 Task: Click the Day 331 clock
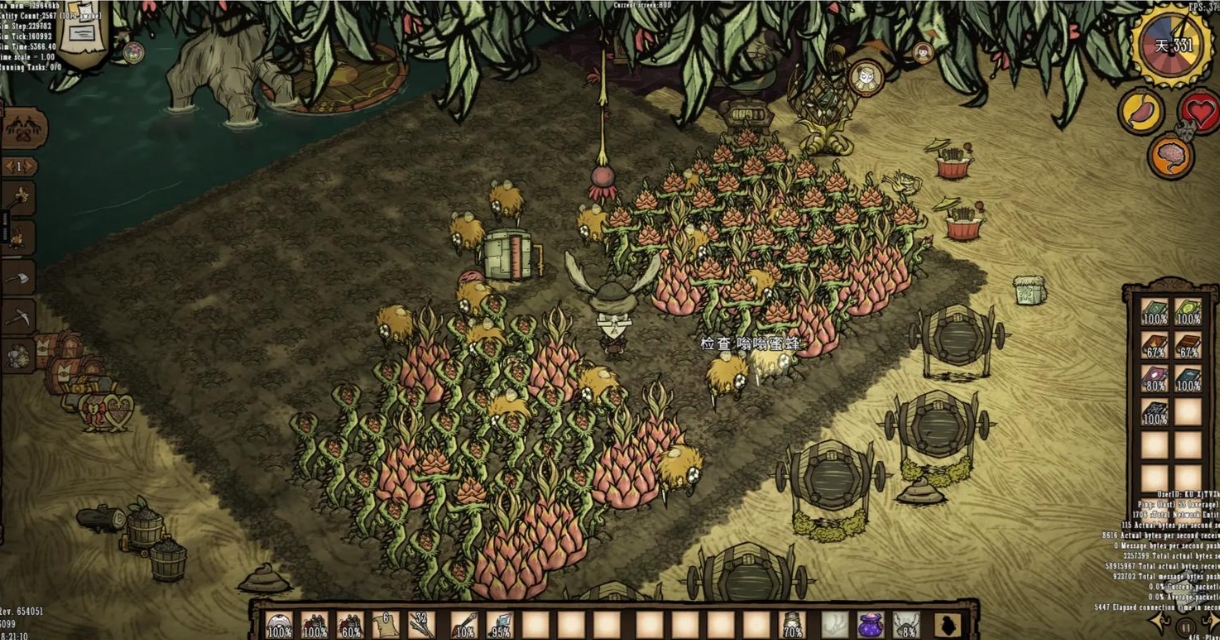(1171, 45)
